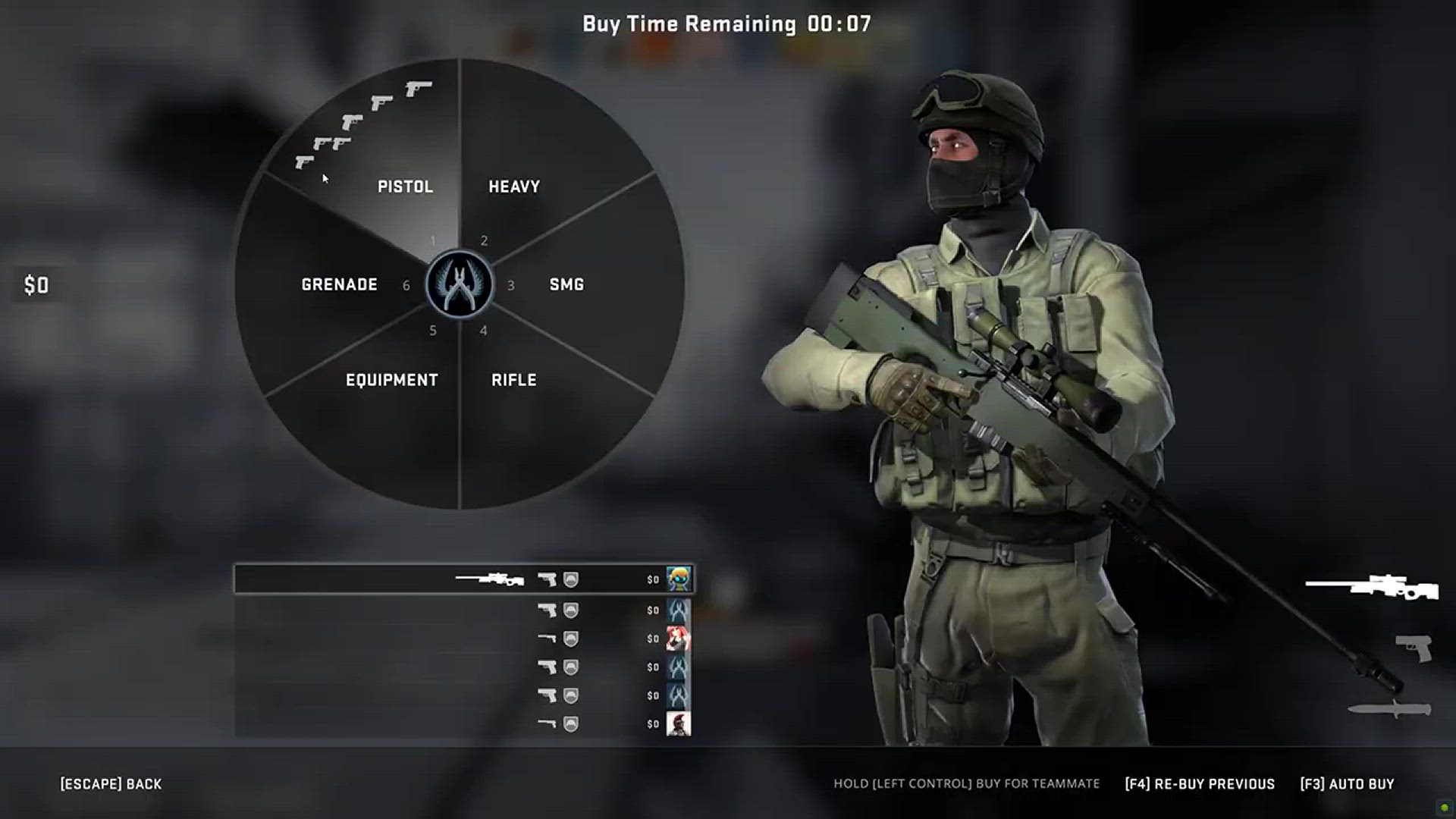The height and width of the screenshot is (819, 1456).
Task: Activate Re-Buy Previous option
Action: pyautogui.click(x=1200, y=784)
